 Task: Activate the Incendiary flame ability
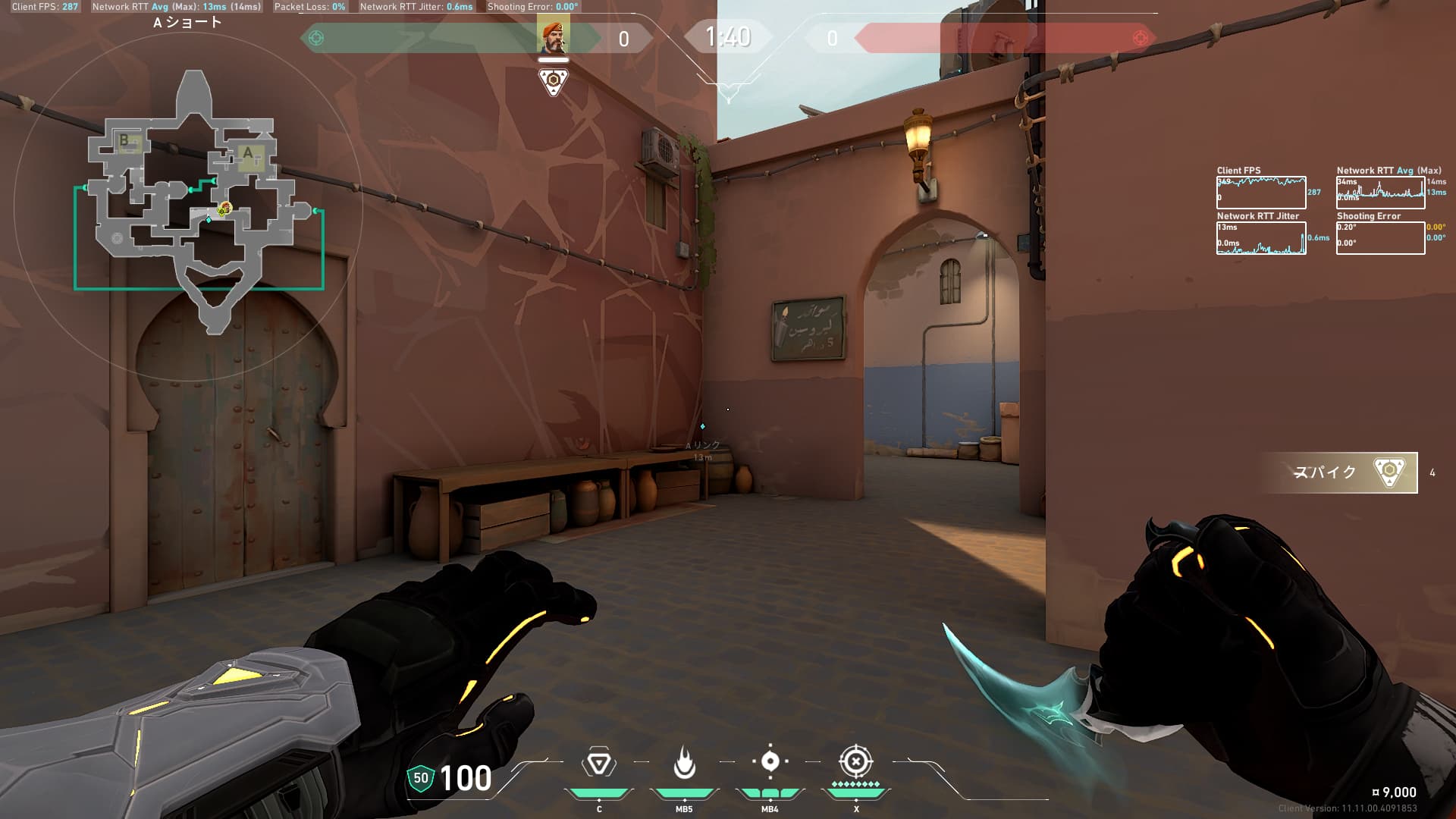[x=684, y=763]
